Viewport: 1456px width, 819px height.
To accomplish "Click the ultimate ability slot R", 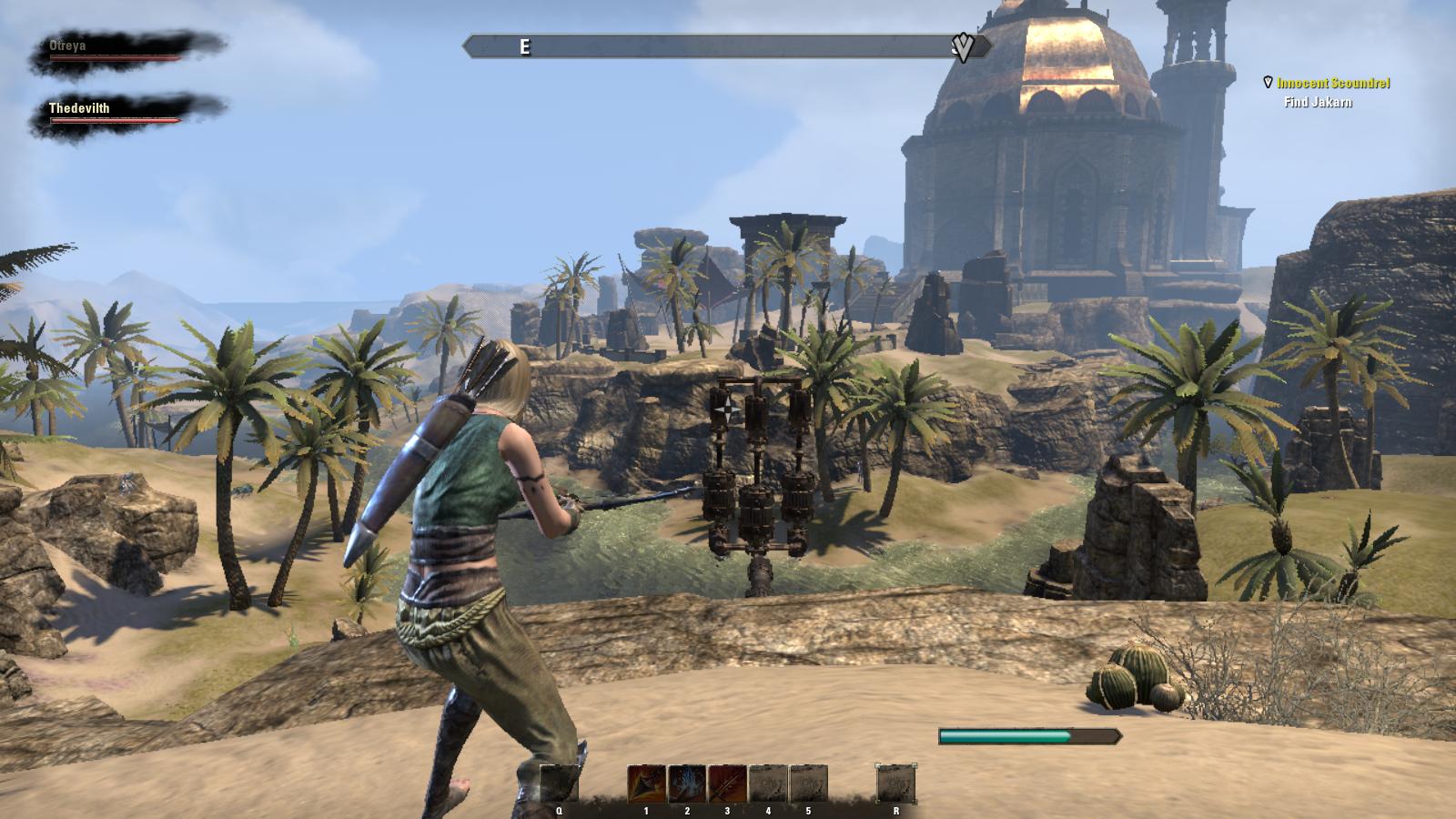I will click(896, 784).
